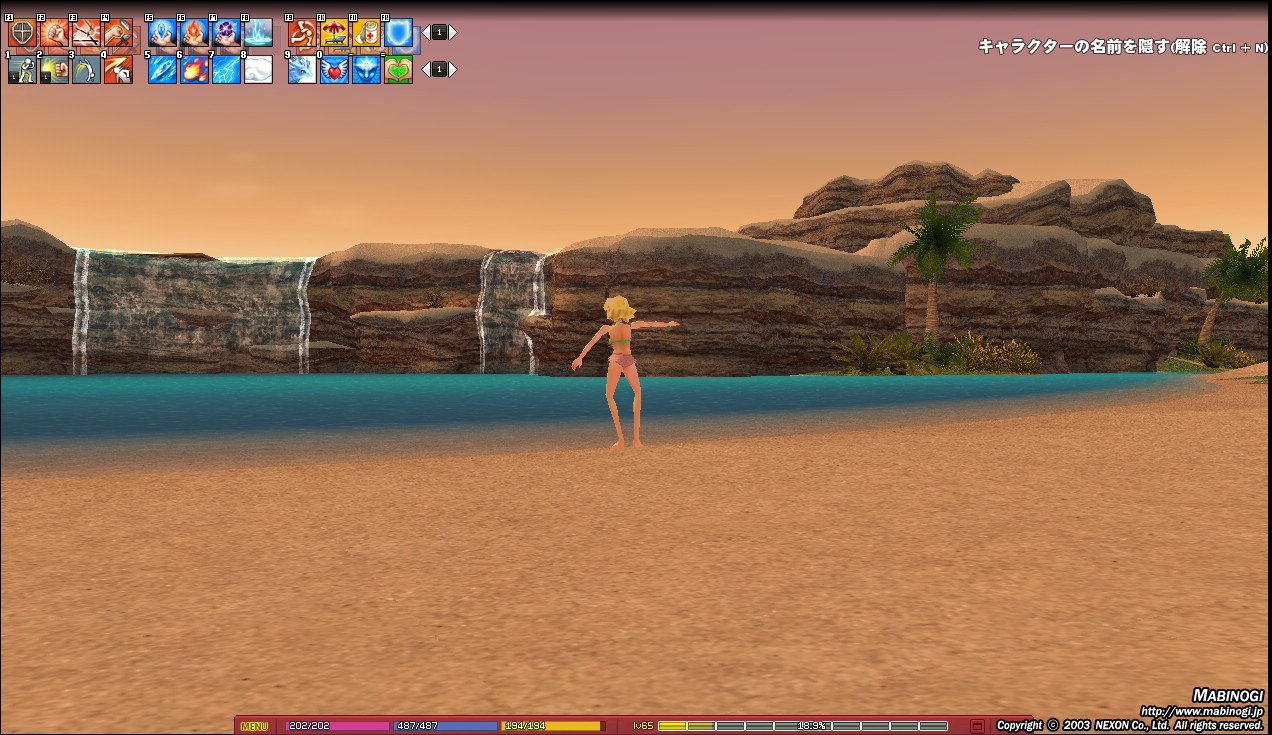
Task: Use the beach umbrella Rest skill
Action: 334,33
